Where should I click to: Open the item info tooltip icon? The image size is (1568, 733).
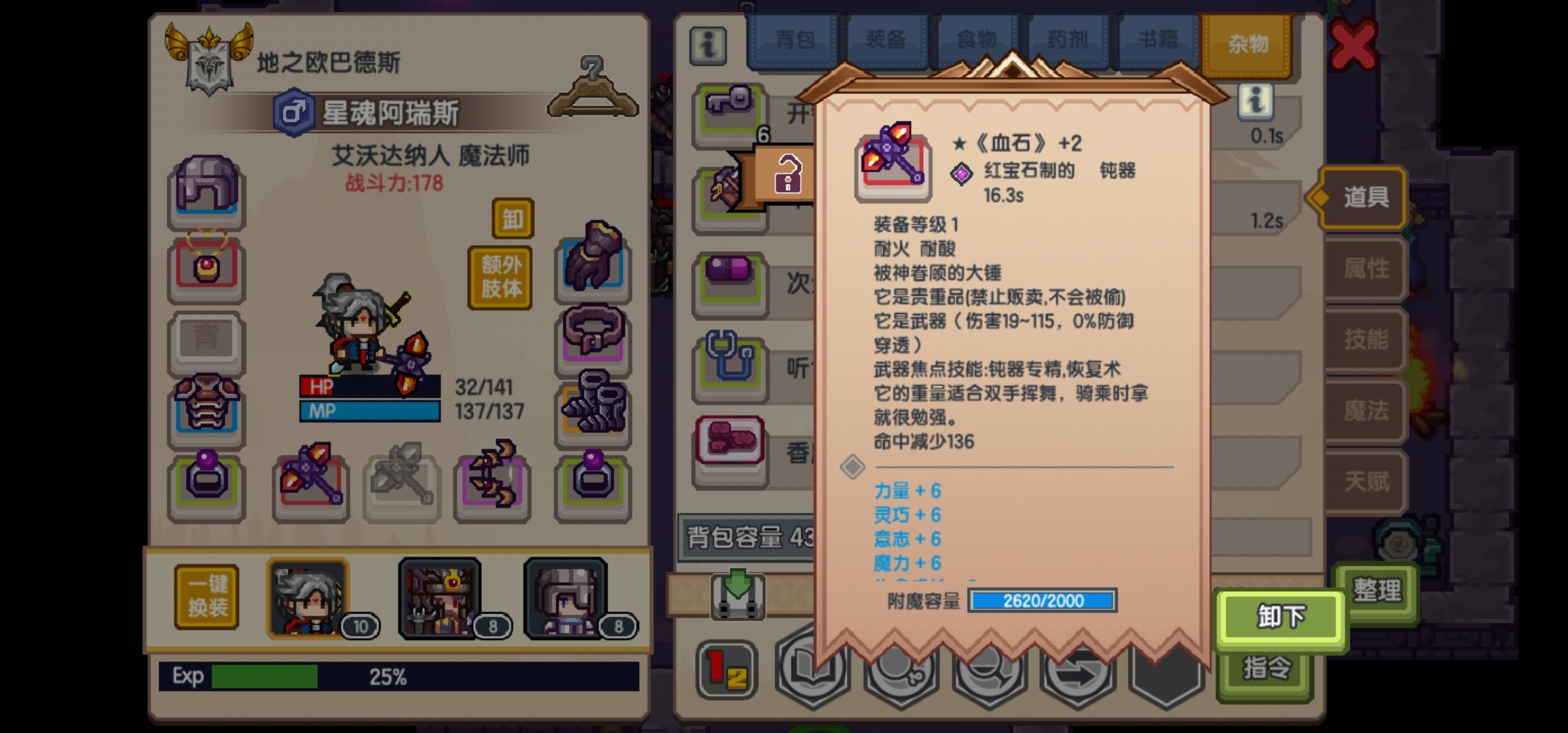coord(1255,100)
